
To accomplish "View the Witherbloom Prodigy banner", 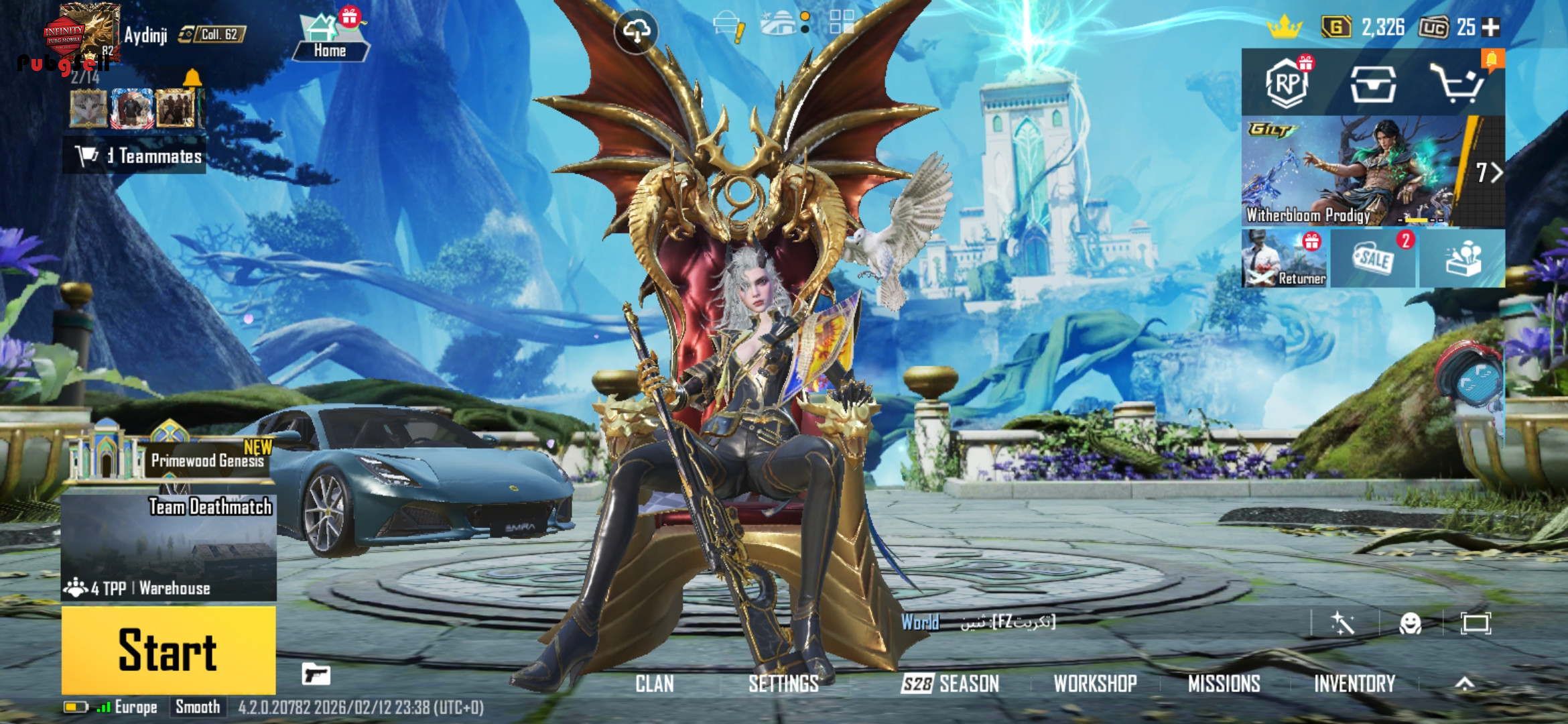I will 1354,172.
